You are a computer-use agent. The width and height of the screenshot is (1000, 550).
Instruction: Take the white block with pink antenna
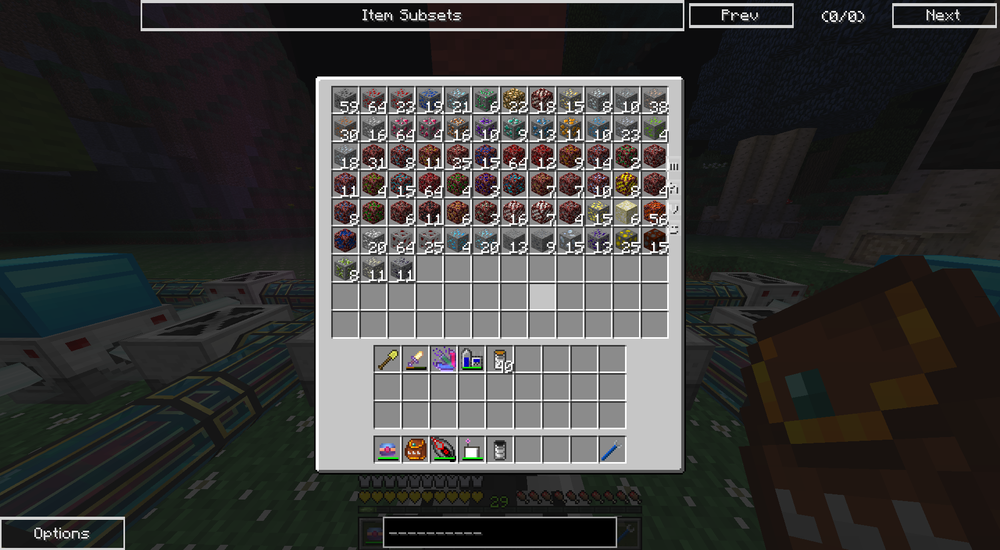click(472, 450)
